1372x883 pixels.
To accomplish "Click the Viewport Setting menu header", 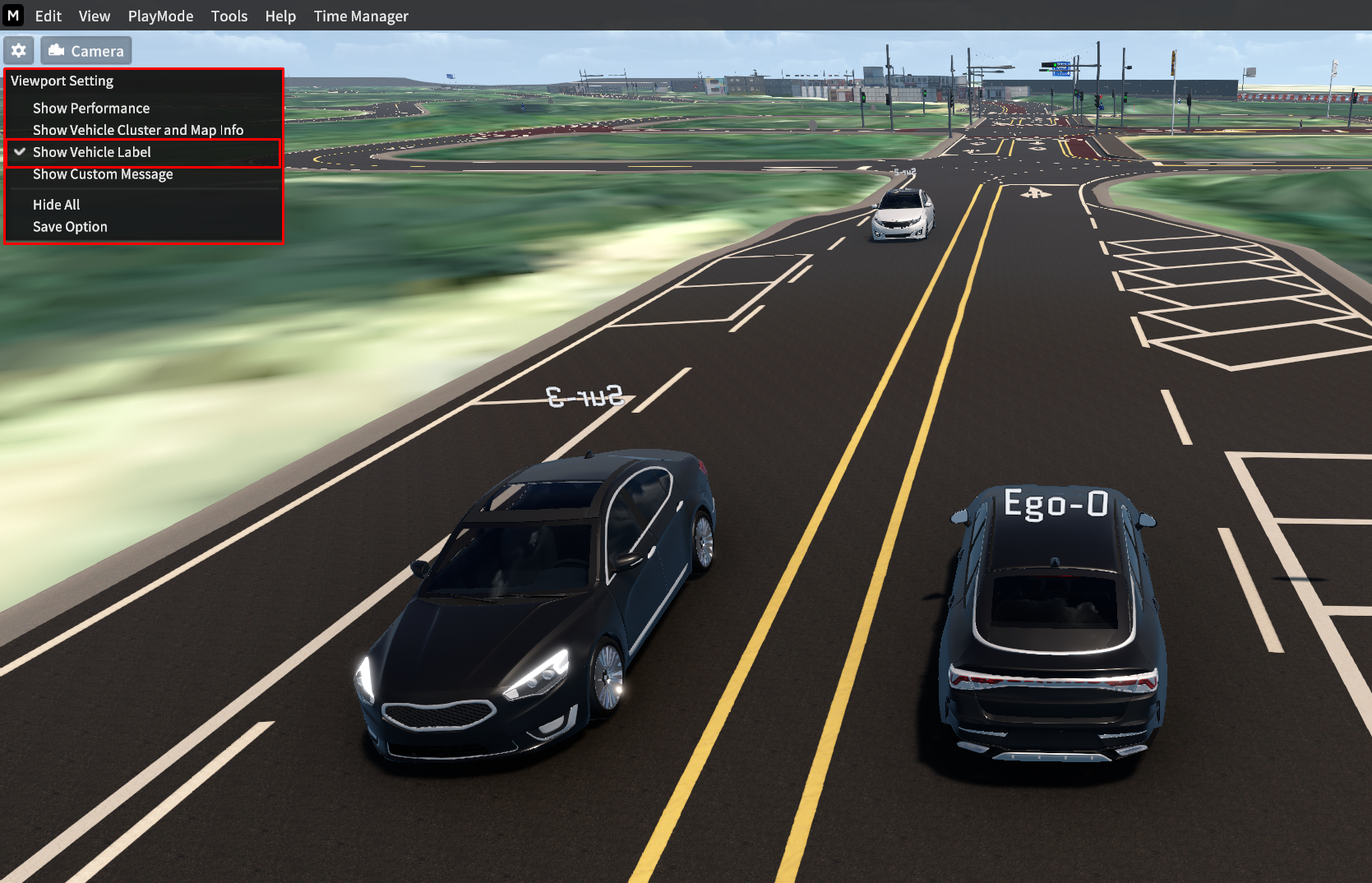I will (x=62, y=81).
